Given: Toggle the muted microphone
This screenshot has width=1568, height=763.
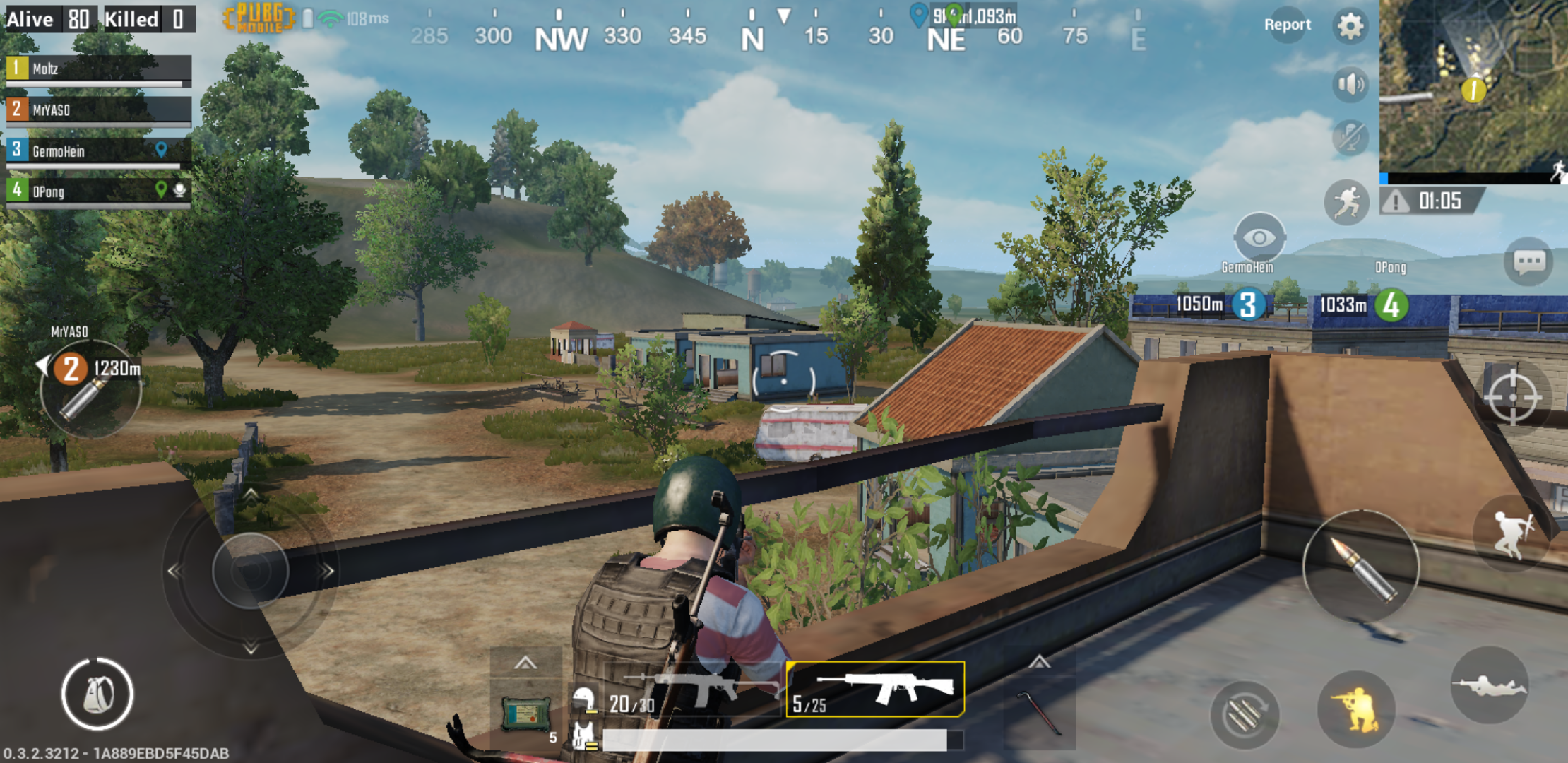Looking at the screenshot, I should click(x=1350, y=137).
